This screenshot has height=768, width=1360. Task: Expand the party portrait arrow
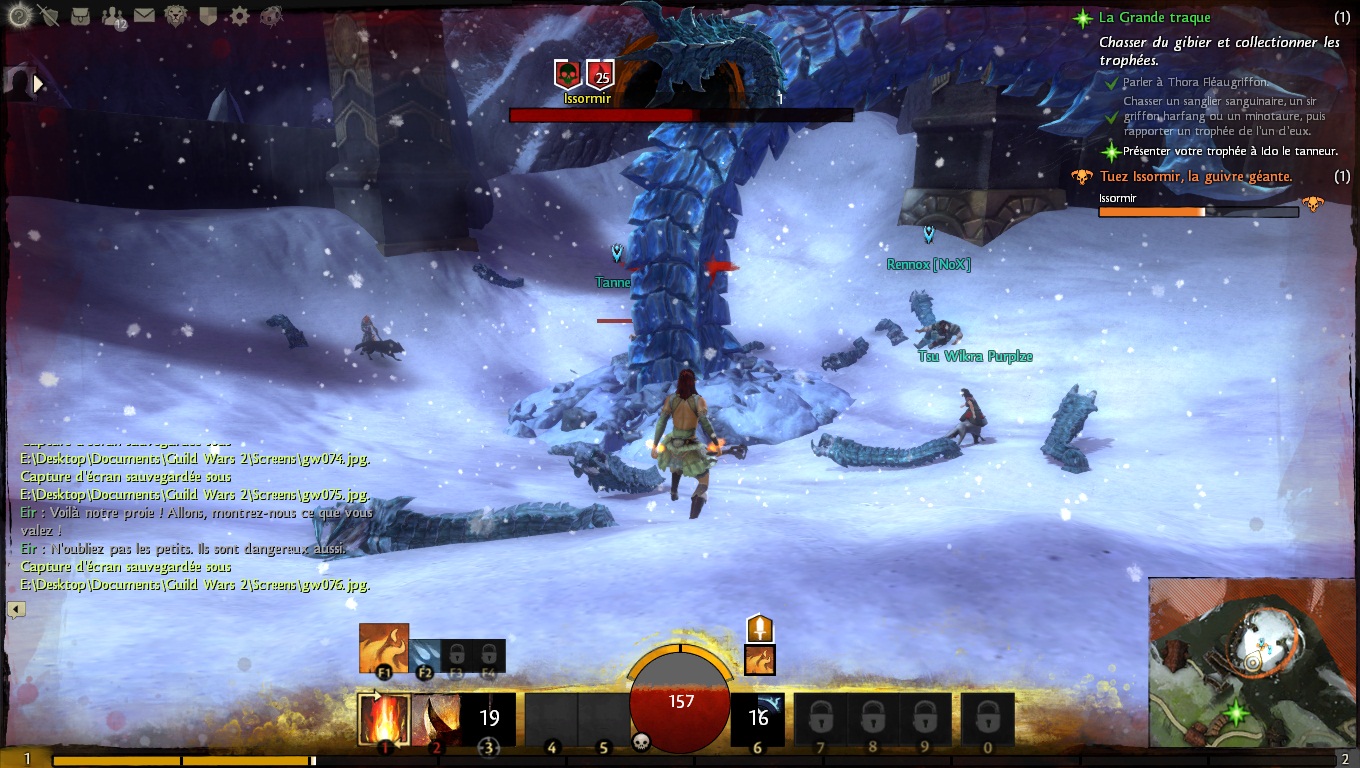[40, 85]
